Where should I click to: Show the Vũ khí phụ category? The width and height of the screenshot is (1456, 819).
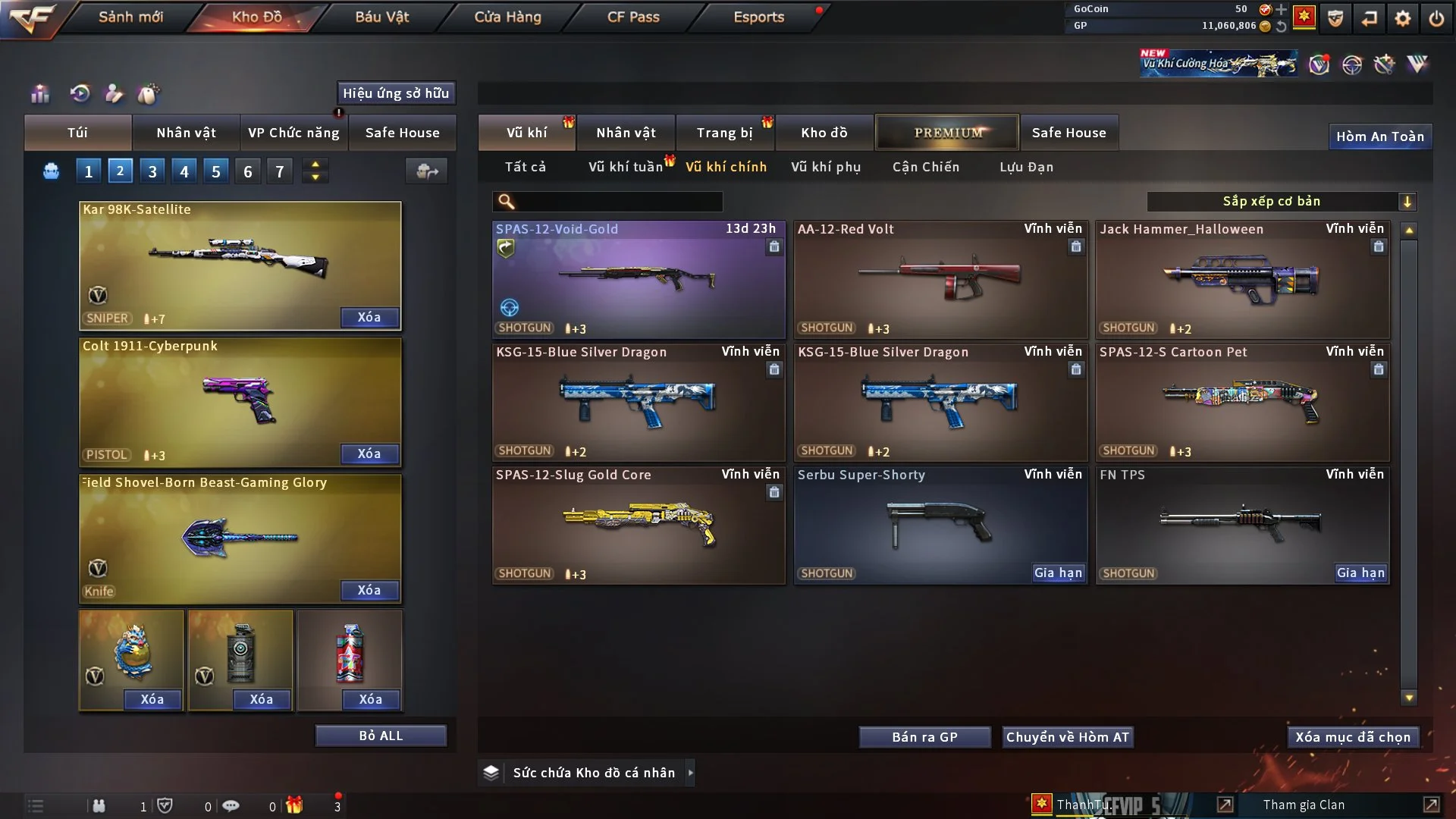(x=826, y=167)
